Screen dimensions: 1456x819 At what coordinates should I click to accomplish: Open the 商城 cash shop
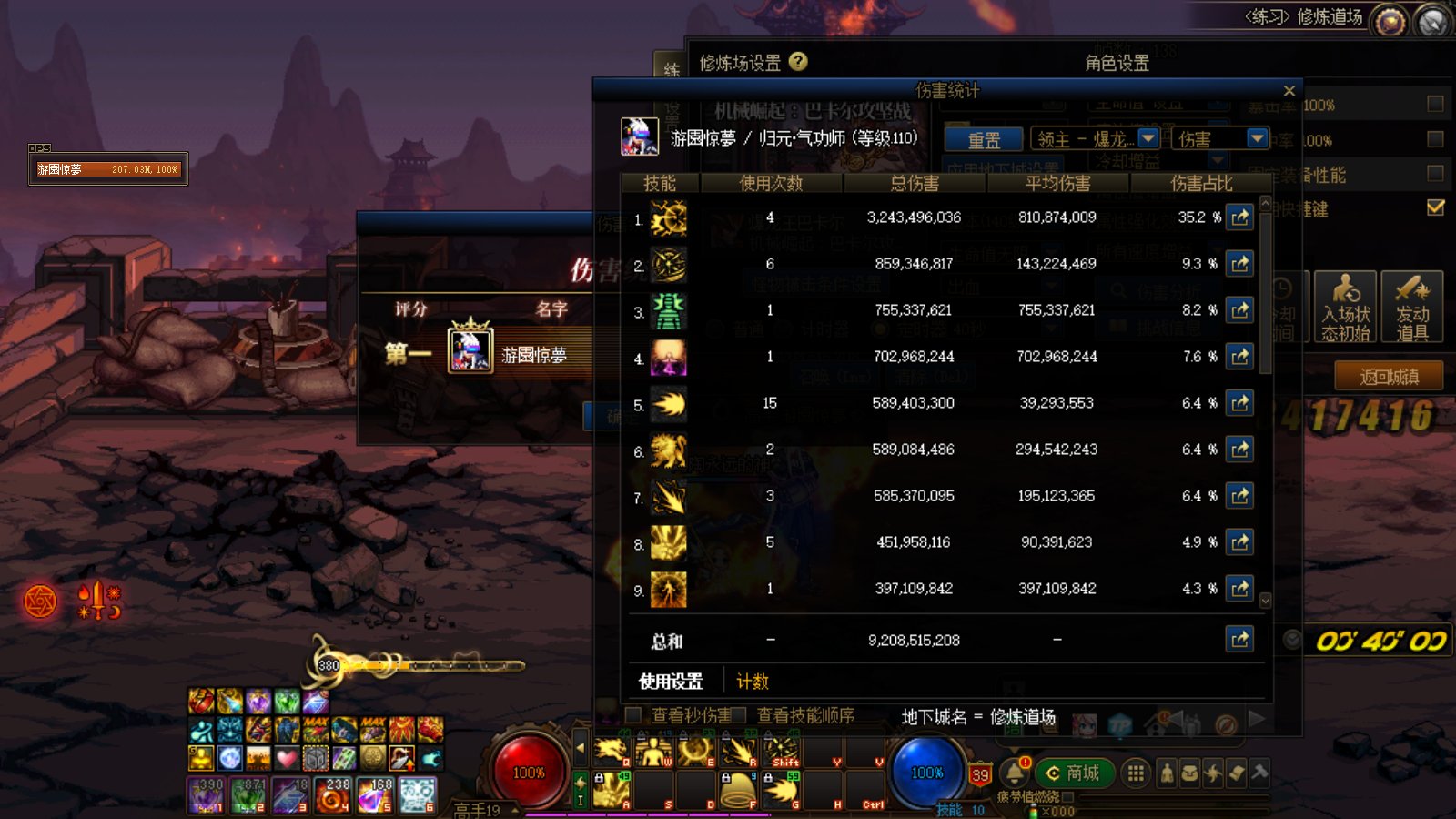point(1074,773)
